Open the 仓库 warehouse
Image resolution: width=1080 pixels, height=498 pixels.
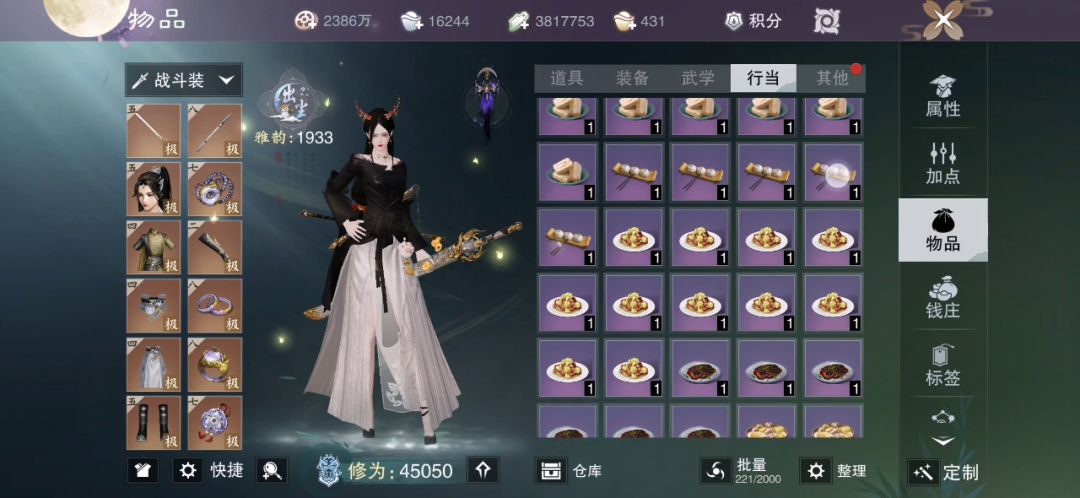point(569,470)
